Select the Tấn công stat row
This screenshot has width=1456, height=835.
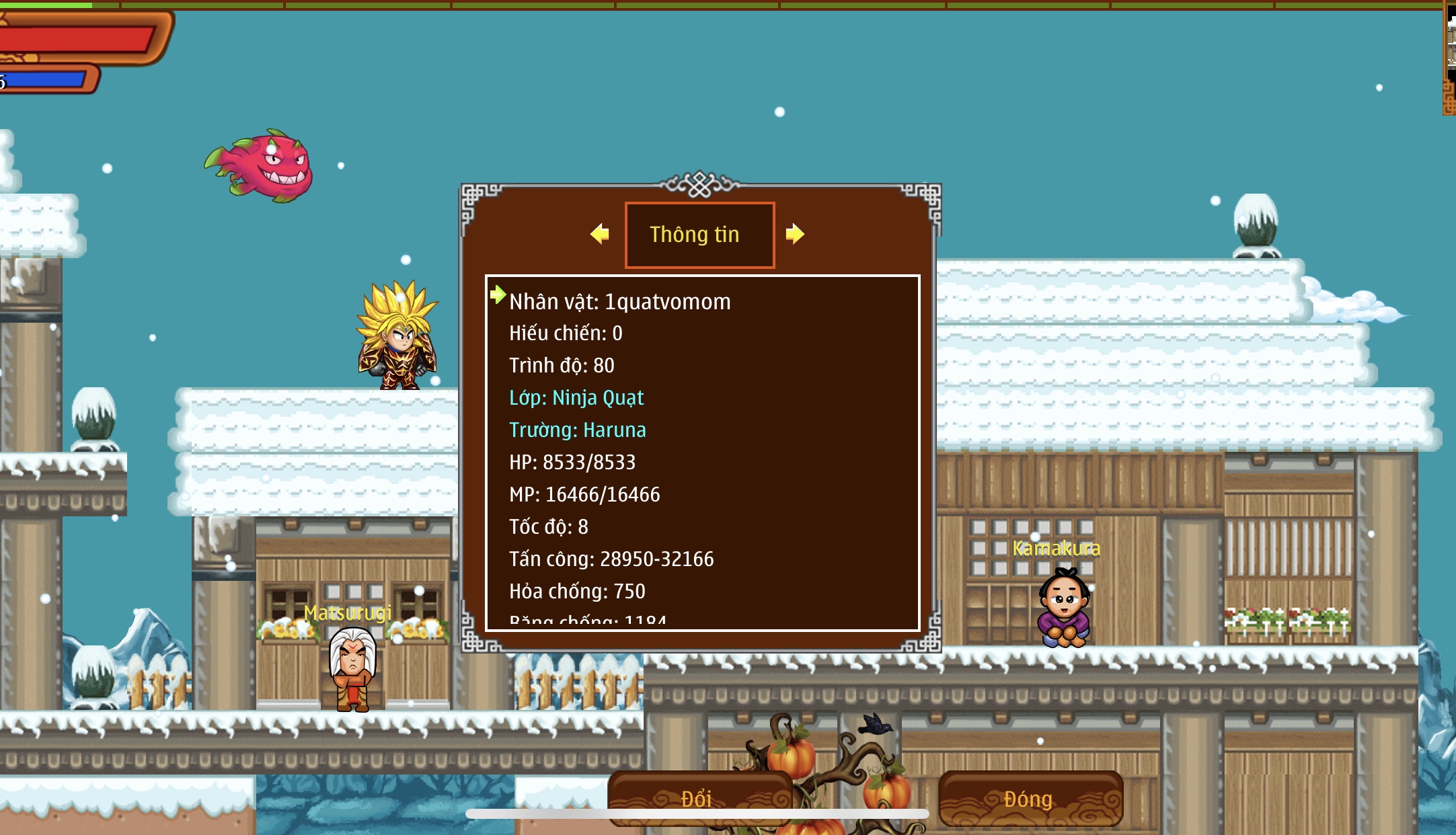tap(611, 559)
